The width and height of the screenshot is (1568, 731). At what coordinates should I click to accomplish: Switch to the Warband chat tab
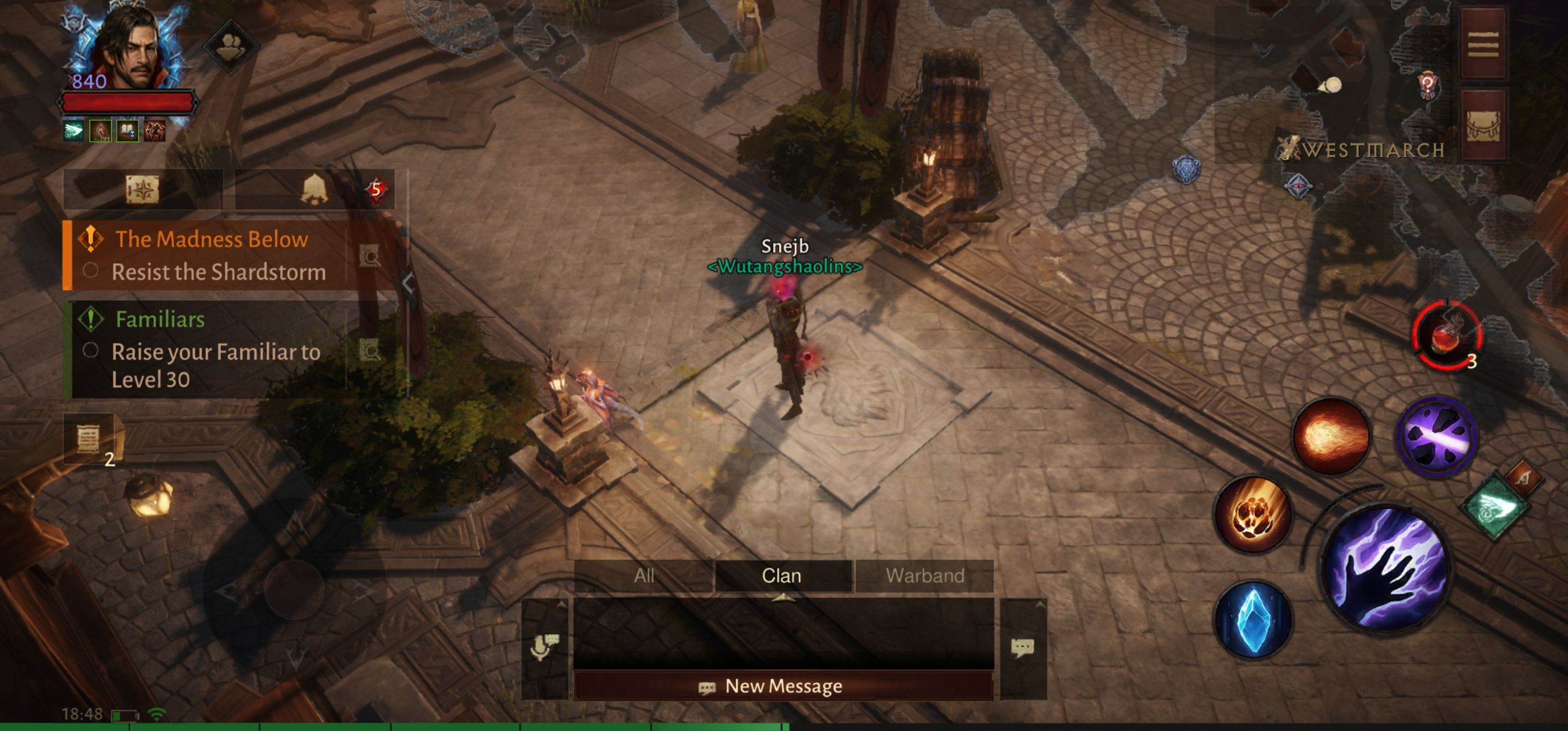pyautogui.click(x=925, y=576)
